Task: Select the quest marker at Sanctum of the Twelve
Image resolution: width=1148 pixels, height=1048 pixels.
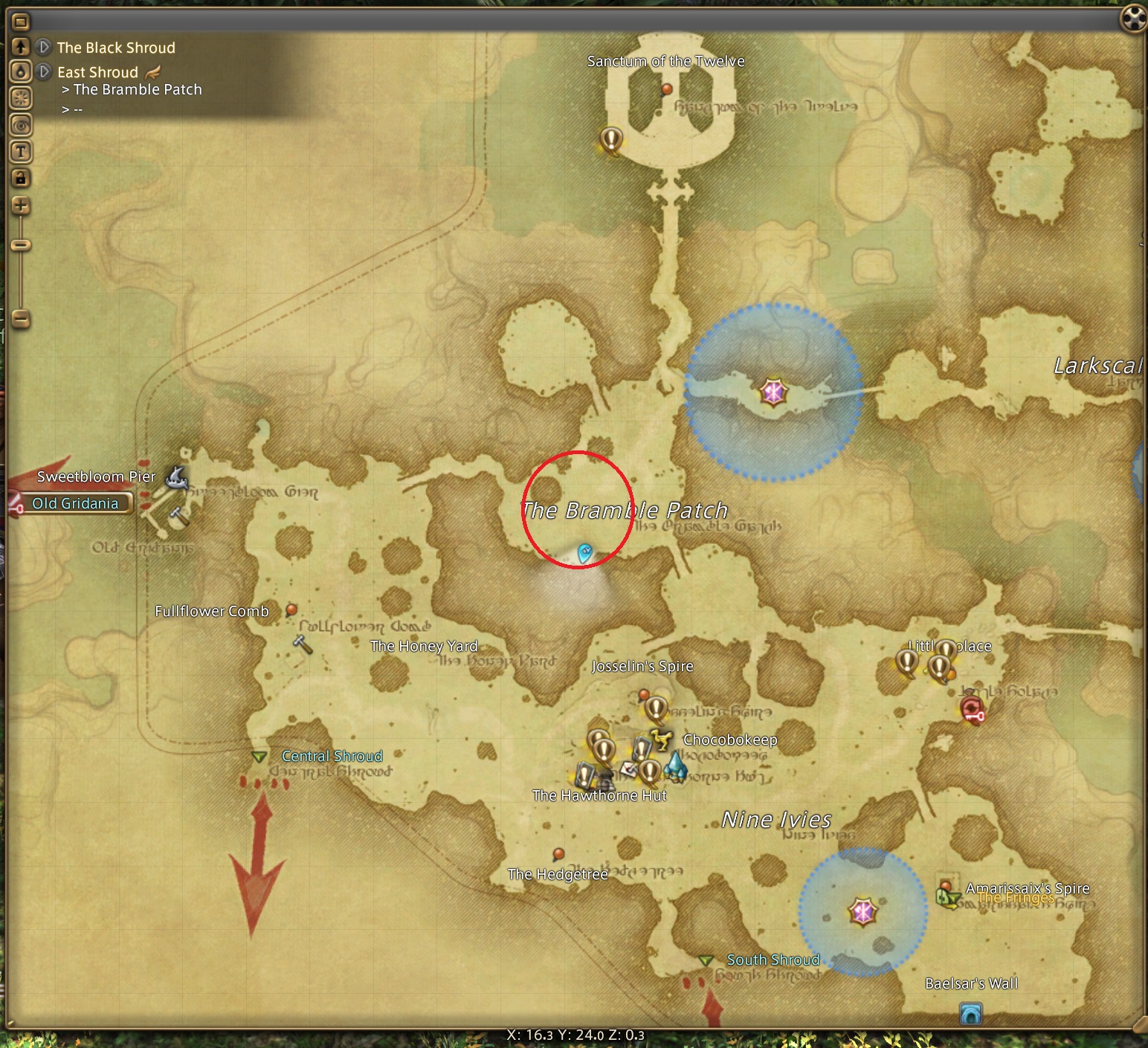Action: (x=610, y=139)
